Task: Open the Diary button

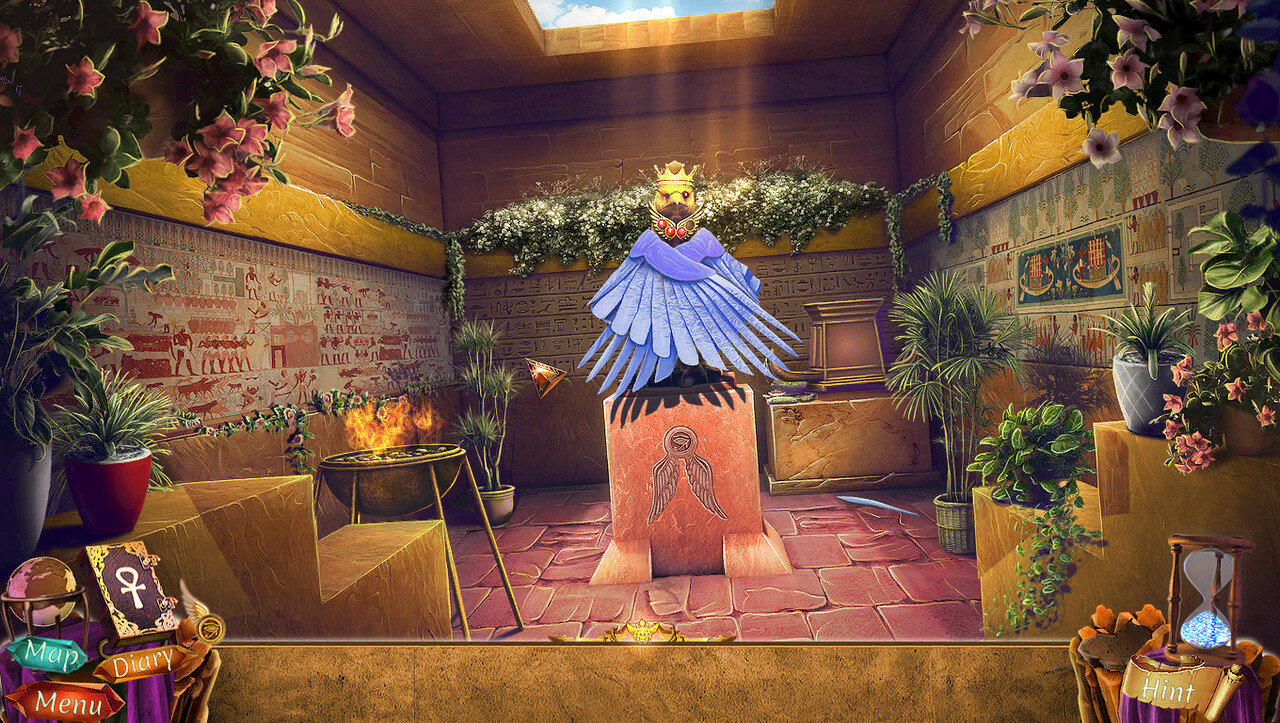Action: (x=139, y=663)
